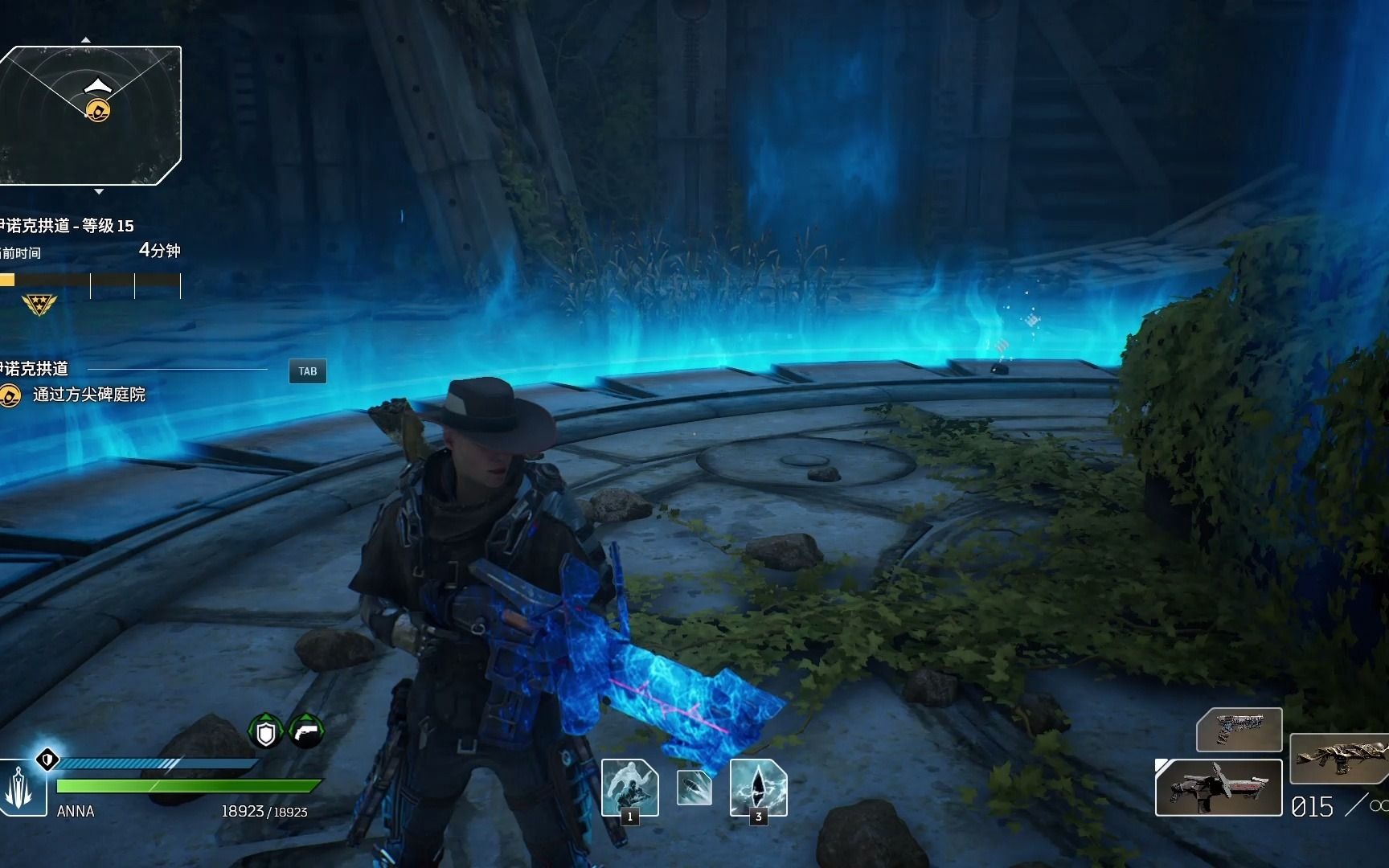Activate the middle skill with the bullet icon

point(694,788)
